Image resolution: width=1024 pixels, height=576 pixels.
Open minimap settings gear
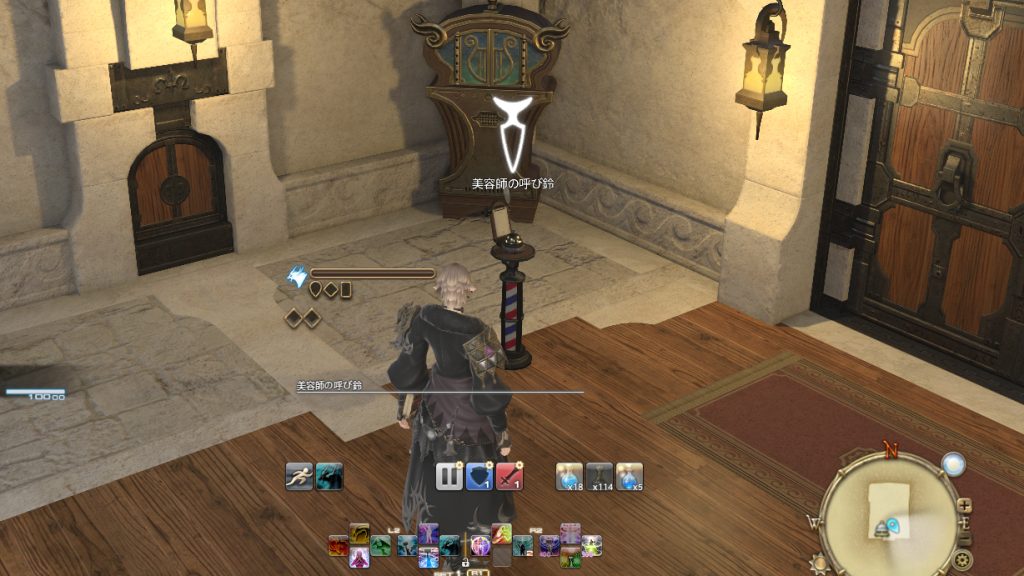pyautogui.click(x=962, y=559)
